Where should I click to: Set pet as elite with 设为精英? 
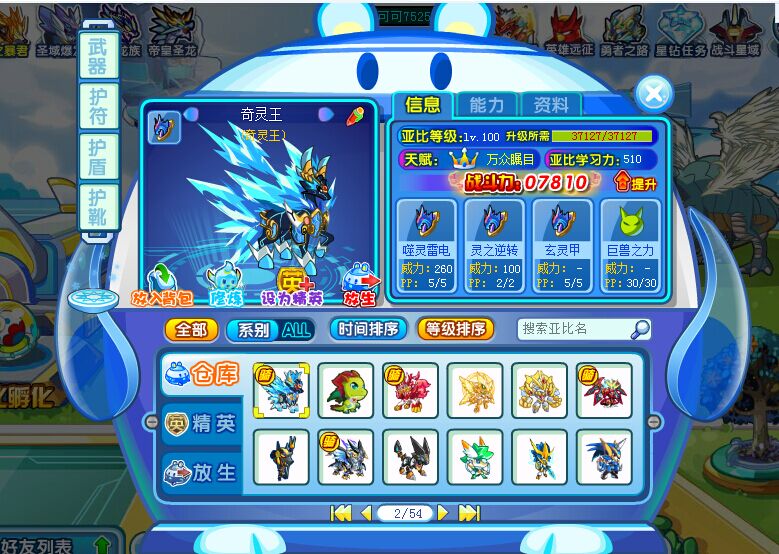click(292, 287)
